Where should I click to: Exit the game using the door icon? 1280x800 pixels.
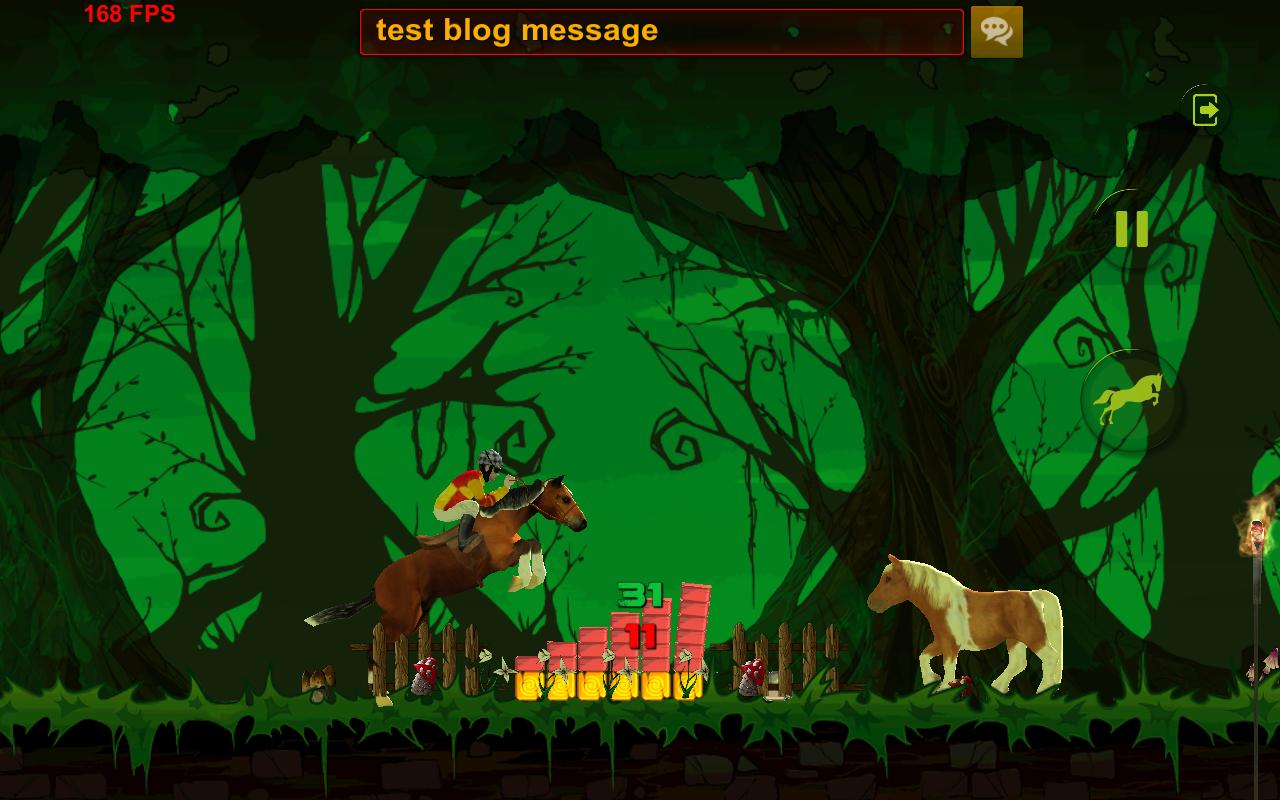pos(1206,109)
